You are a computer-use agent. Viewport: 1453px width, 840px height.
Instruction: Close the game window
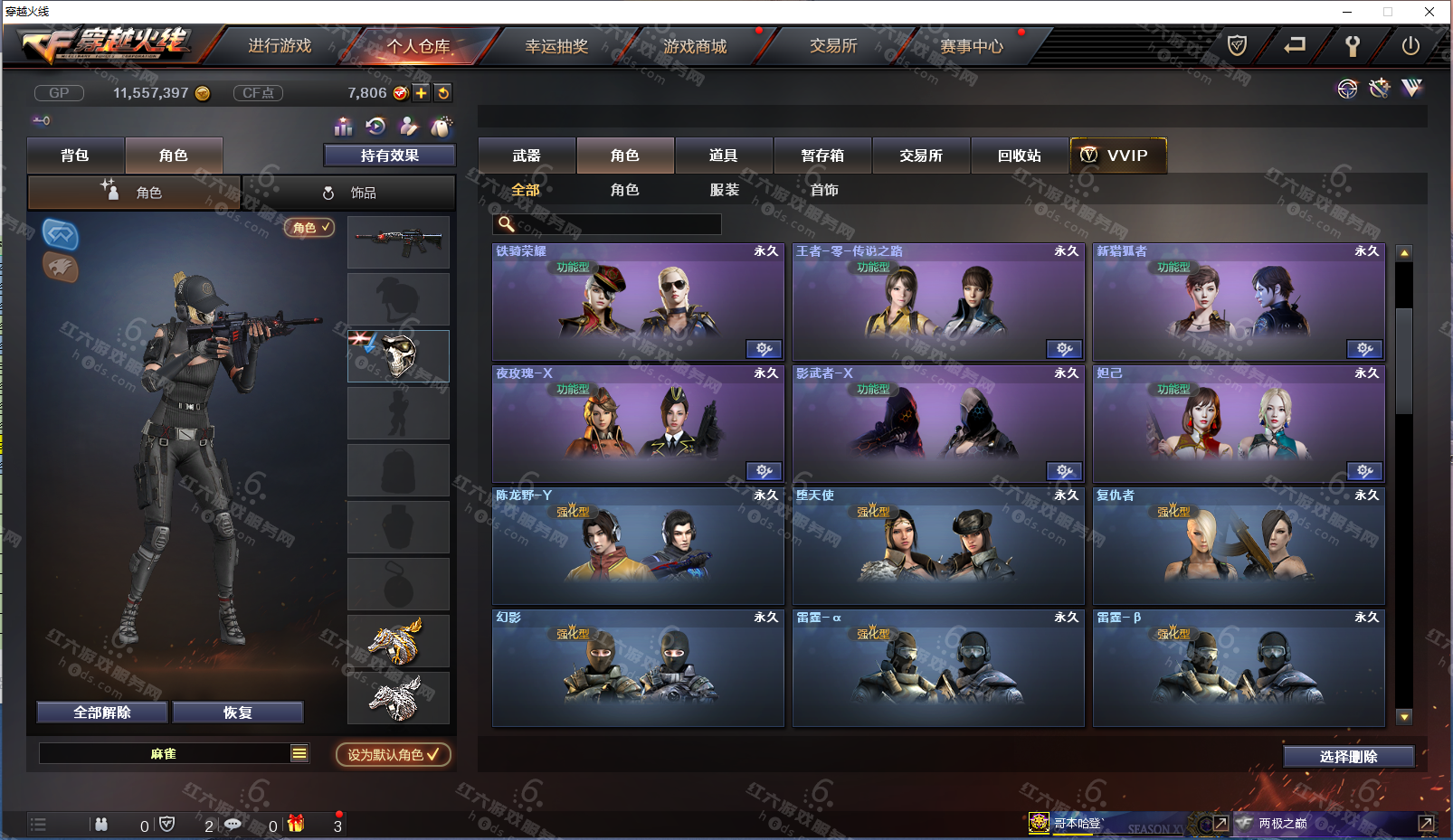point(1429,12)
